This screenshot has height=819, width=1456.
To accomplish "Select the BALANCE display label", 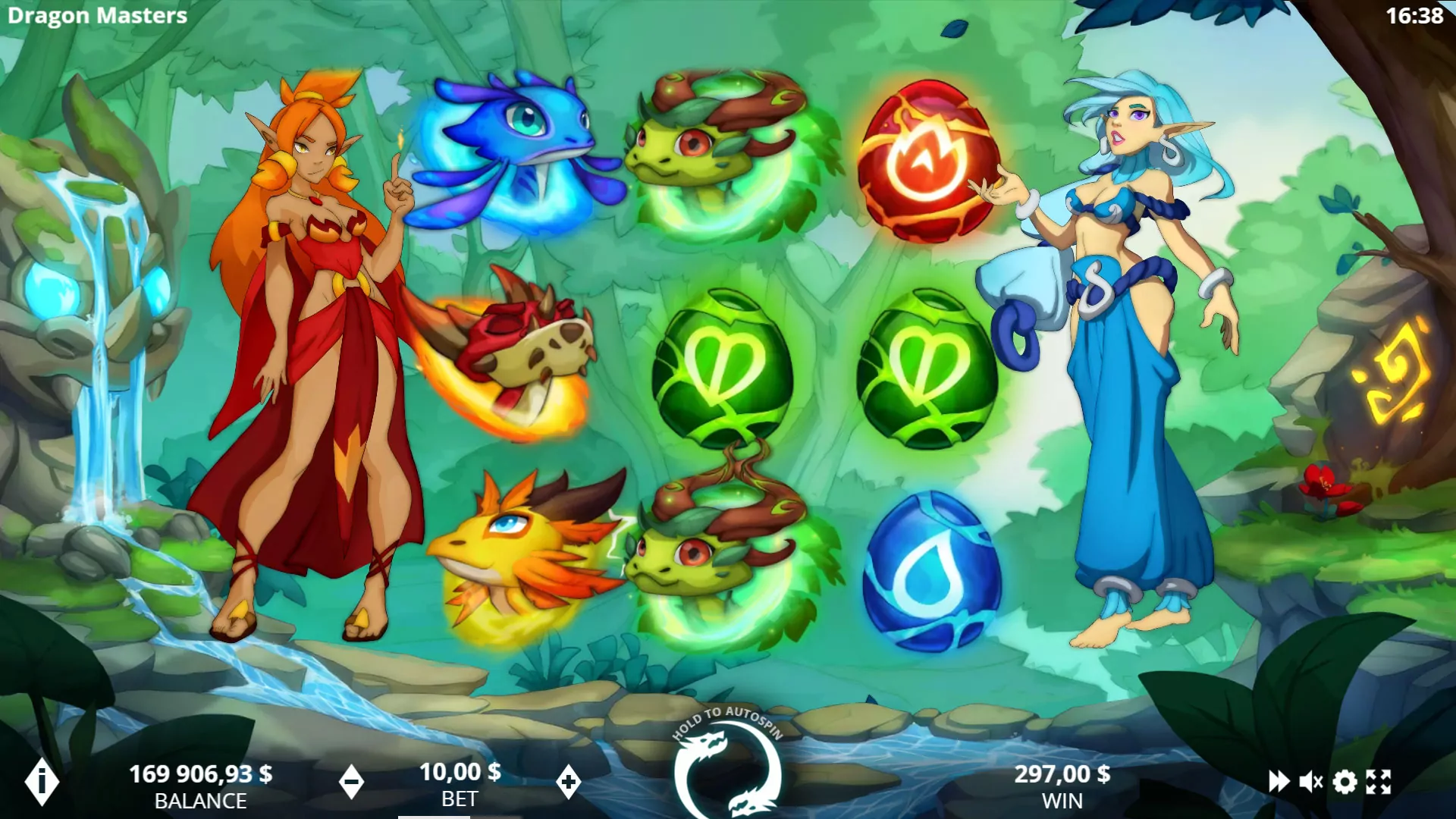I will [x=200, y=799].
